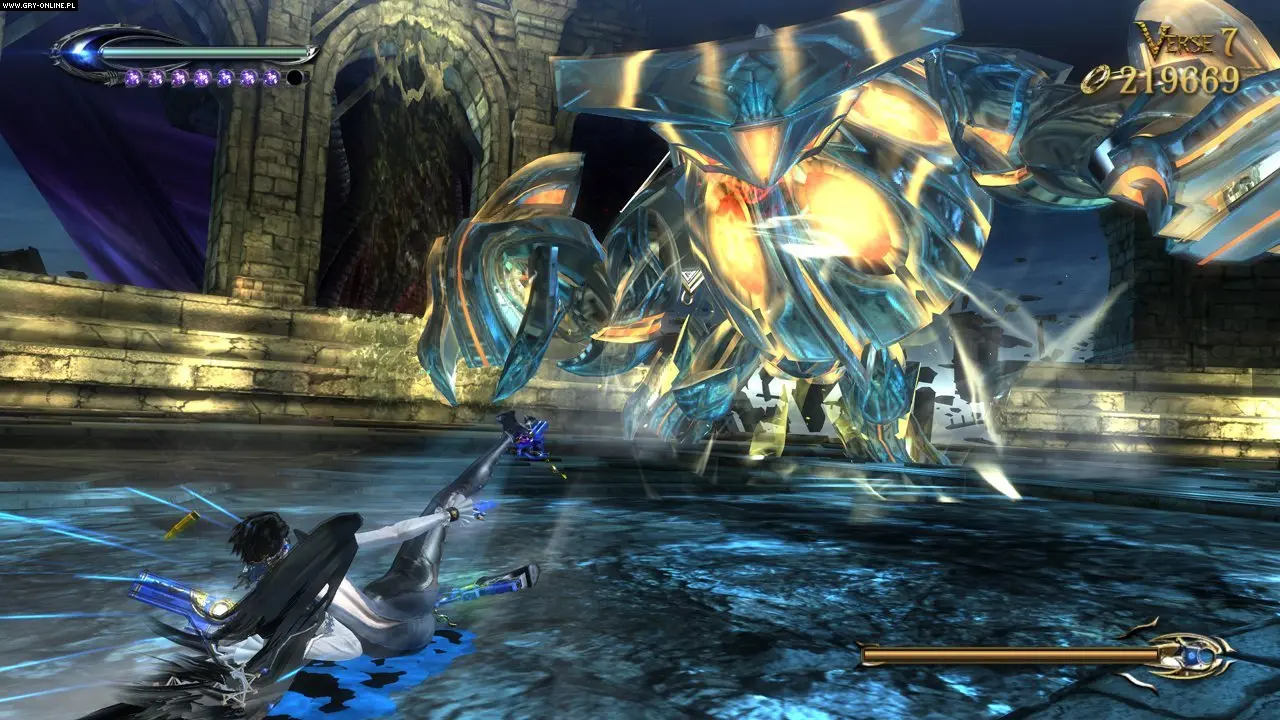
Task: Click the blue gem on the boss gauge
Action: click(1191, 655)
